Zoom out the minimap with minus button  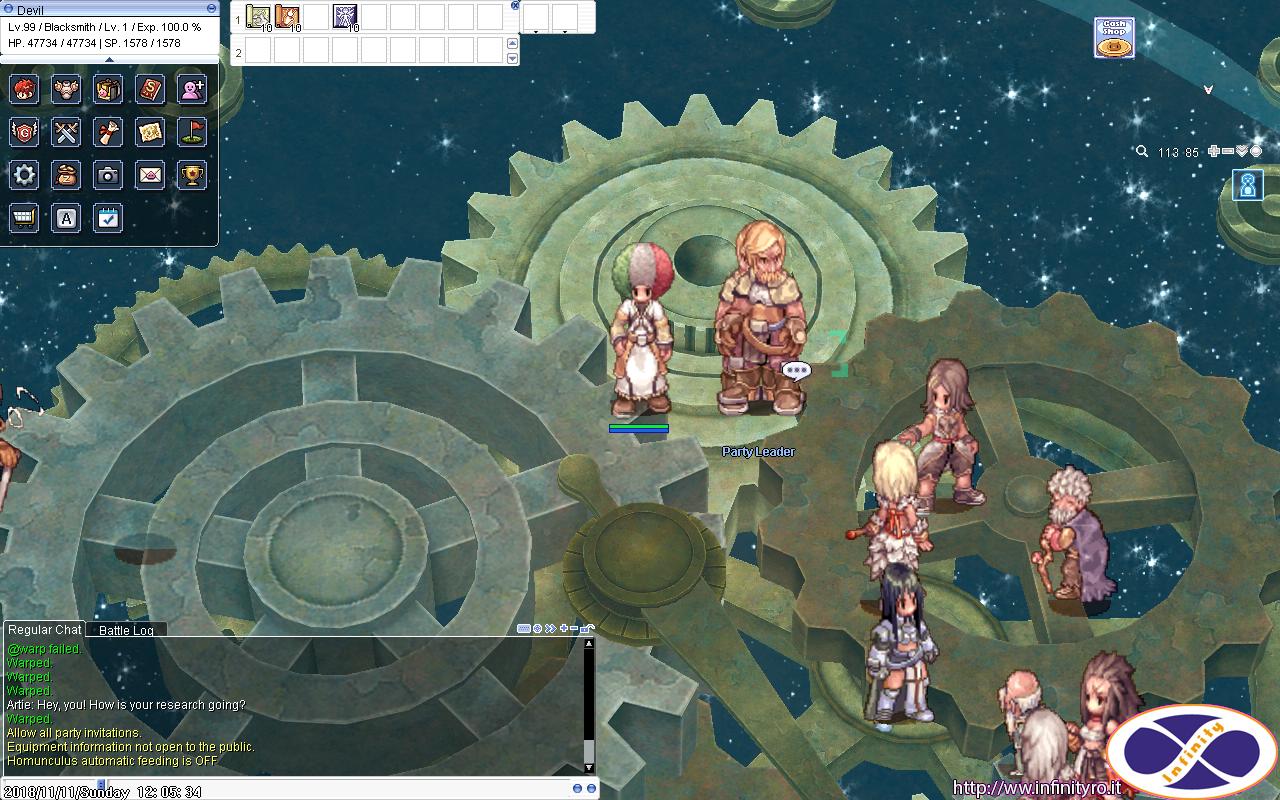pos(1227,151)
